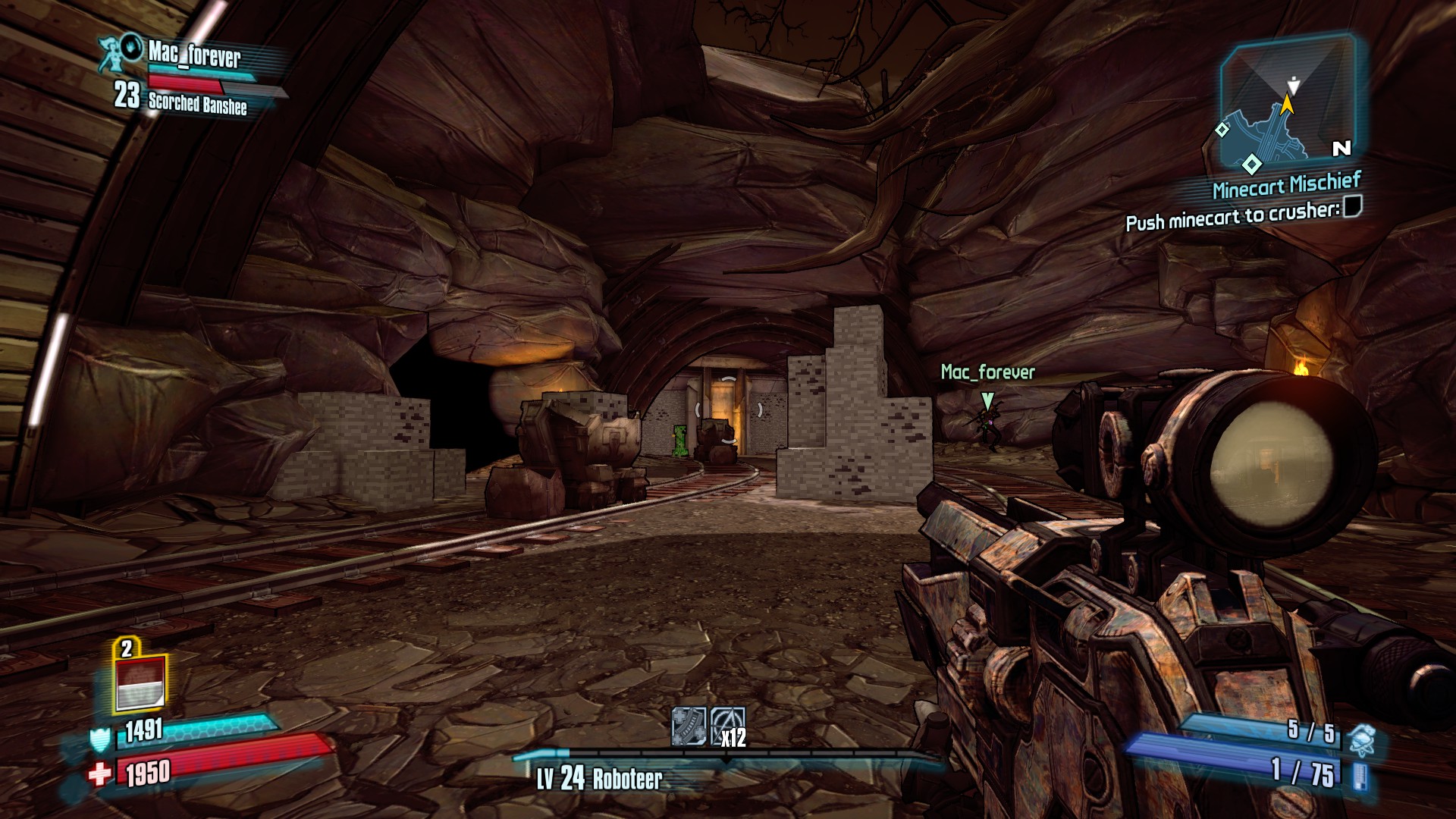Click the yellow player arrow on the minimap
The height and width of the screenshot is (819, 1456).
pyautogui.click(x=1288, y=105)
